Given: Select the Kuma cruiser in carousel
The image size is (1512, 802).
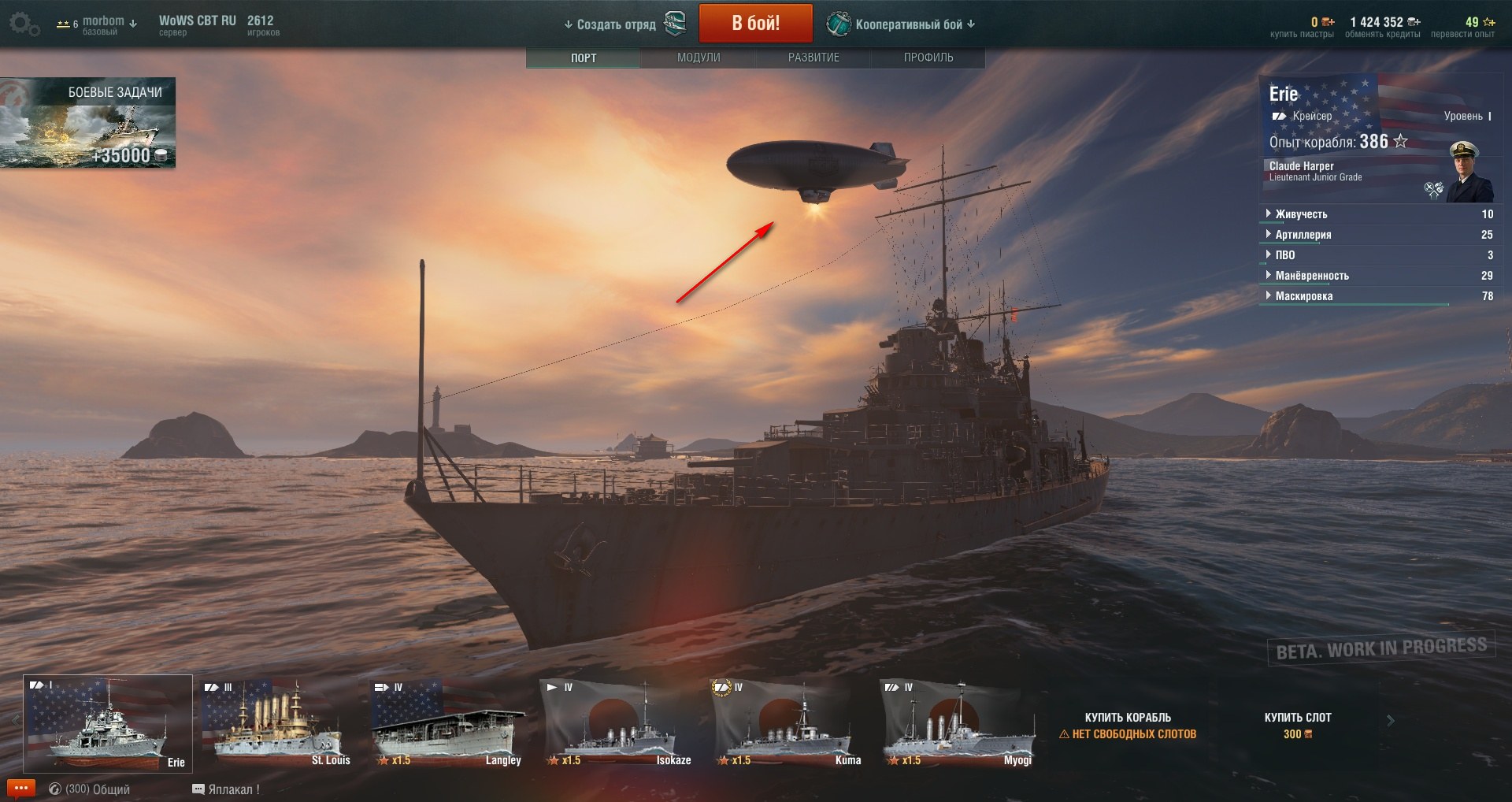Looking at the screenshot, I should 787,723.
